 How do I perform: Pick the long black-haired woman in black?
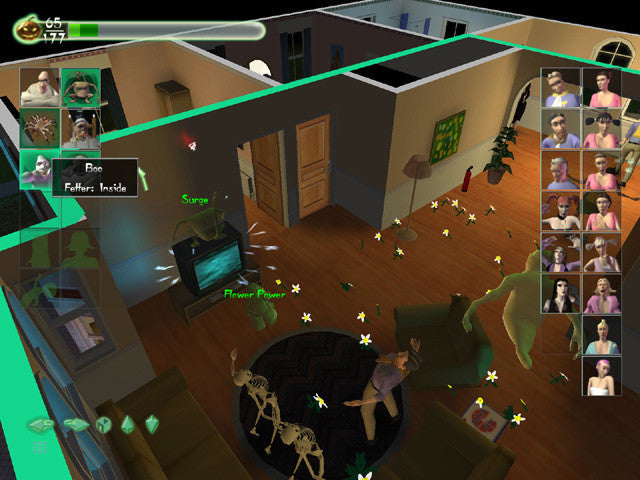(561, 294)
